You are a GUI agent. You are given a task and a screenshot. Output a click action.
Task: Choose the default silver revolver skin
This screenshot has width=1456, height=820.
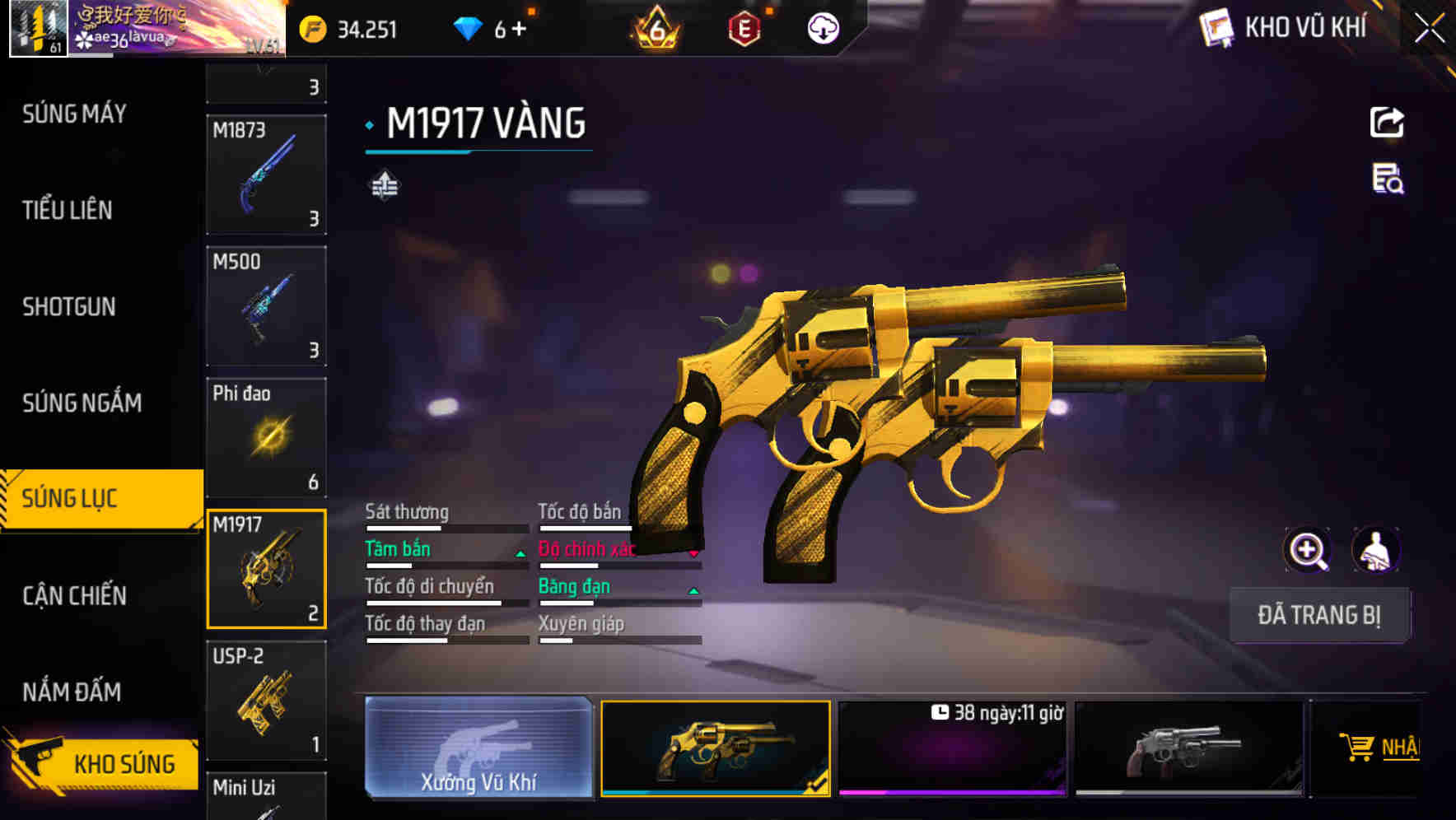click(1188, 748)
